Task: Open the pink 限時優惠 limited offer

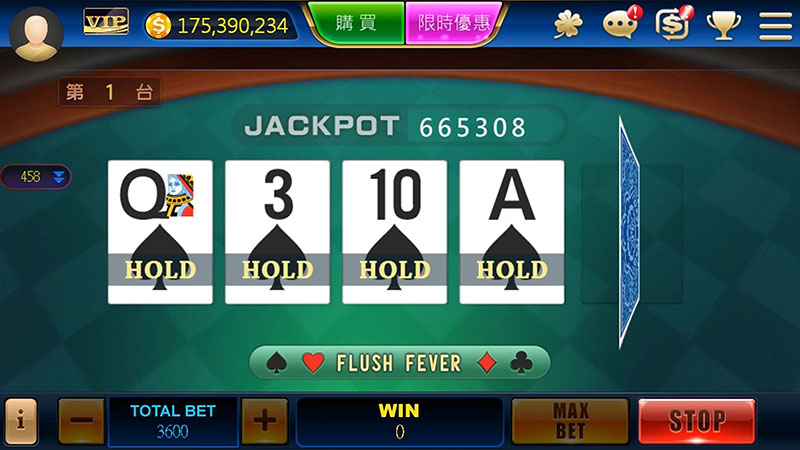Action: [x=454, y=22]
